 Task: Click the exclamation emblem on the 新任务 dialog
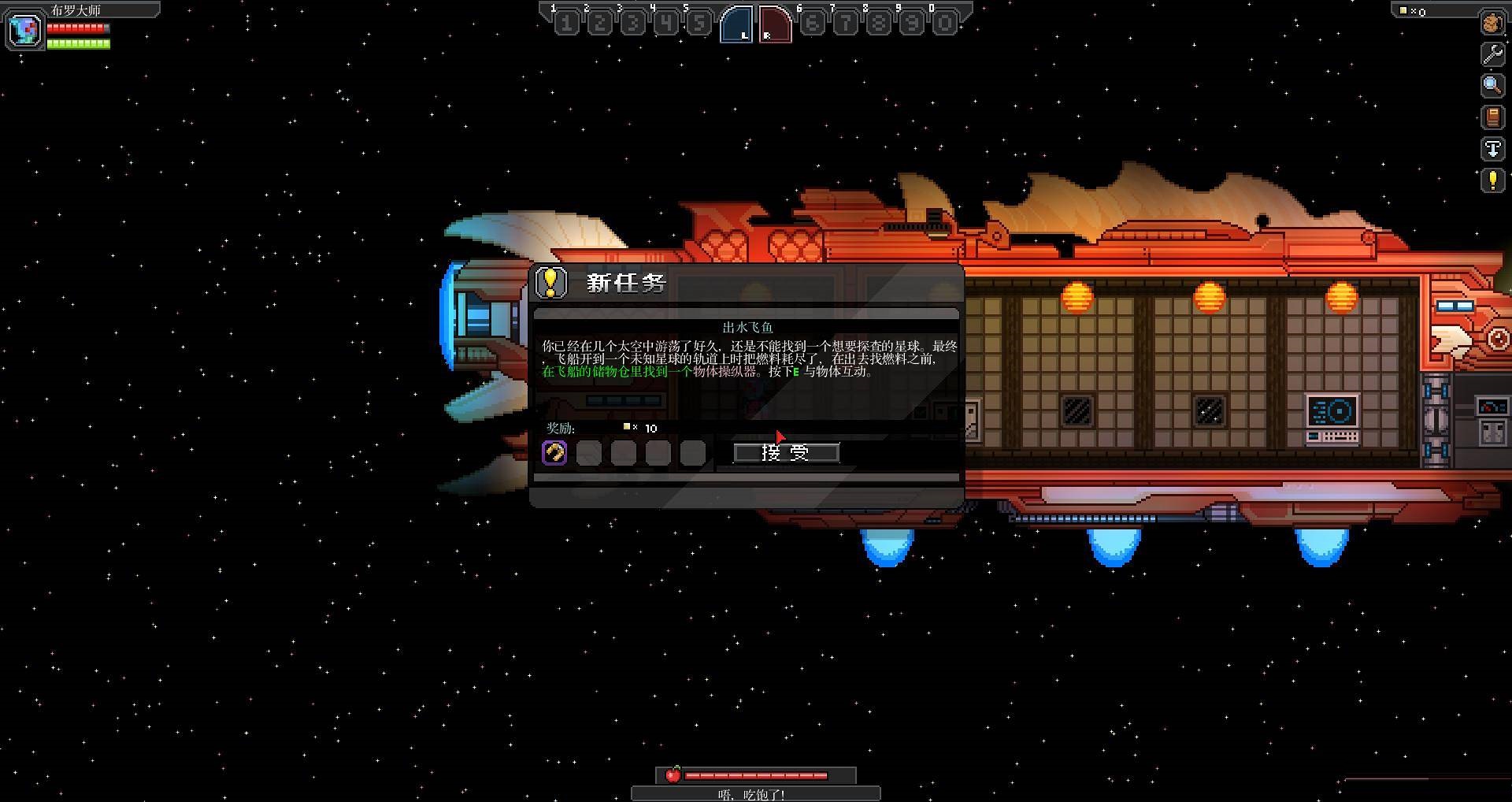pos(551,281)
